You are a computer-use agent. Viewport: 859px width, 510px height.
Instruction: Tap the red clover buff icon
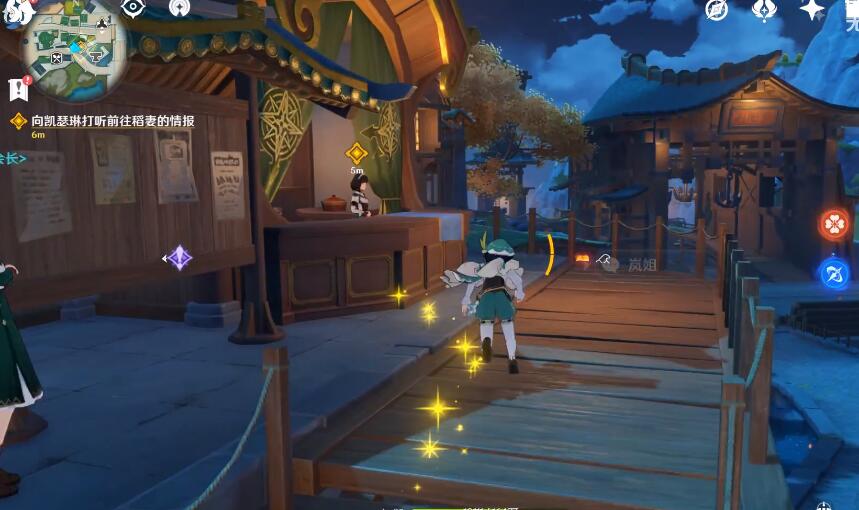pyautogui.click(x=834, y=224)
